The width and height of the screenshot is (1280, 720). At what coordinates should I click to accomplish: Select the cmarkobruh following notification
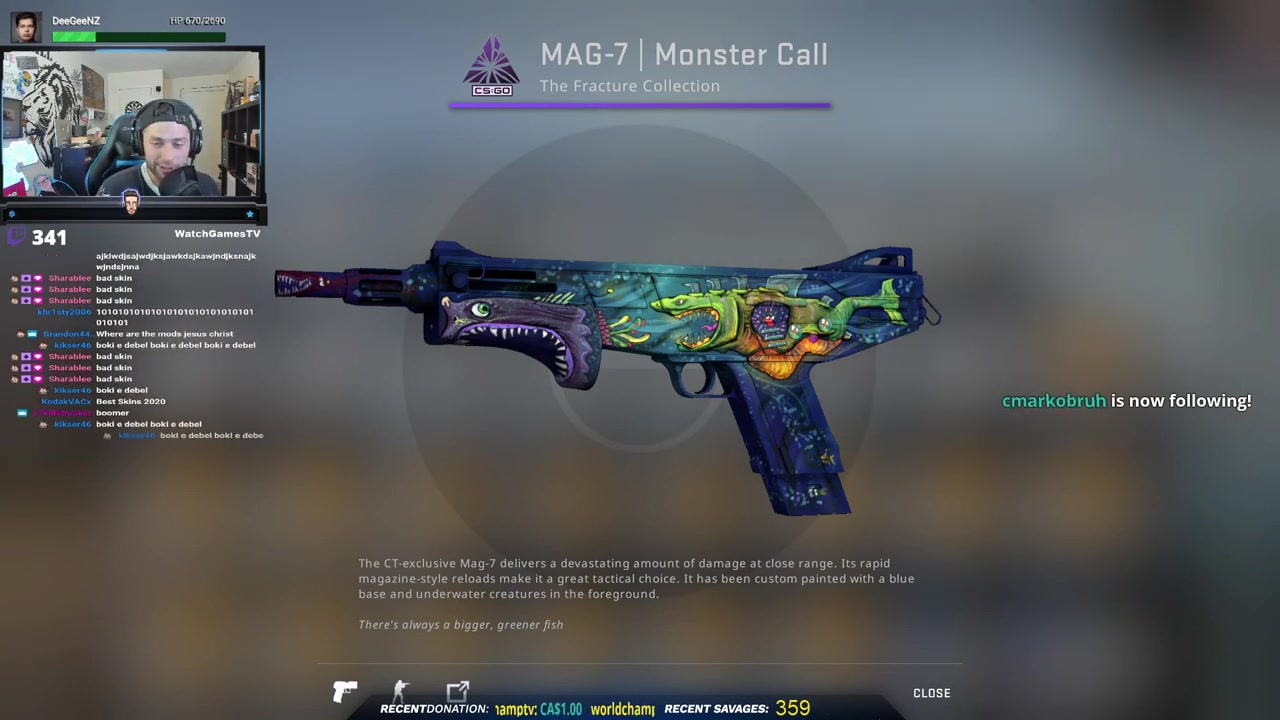(1126, 400)
